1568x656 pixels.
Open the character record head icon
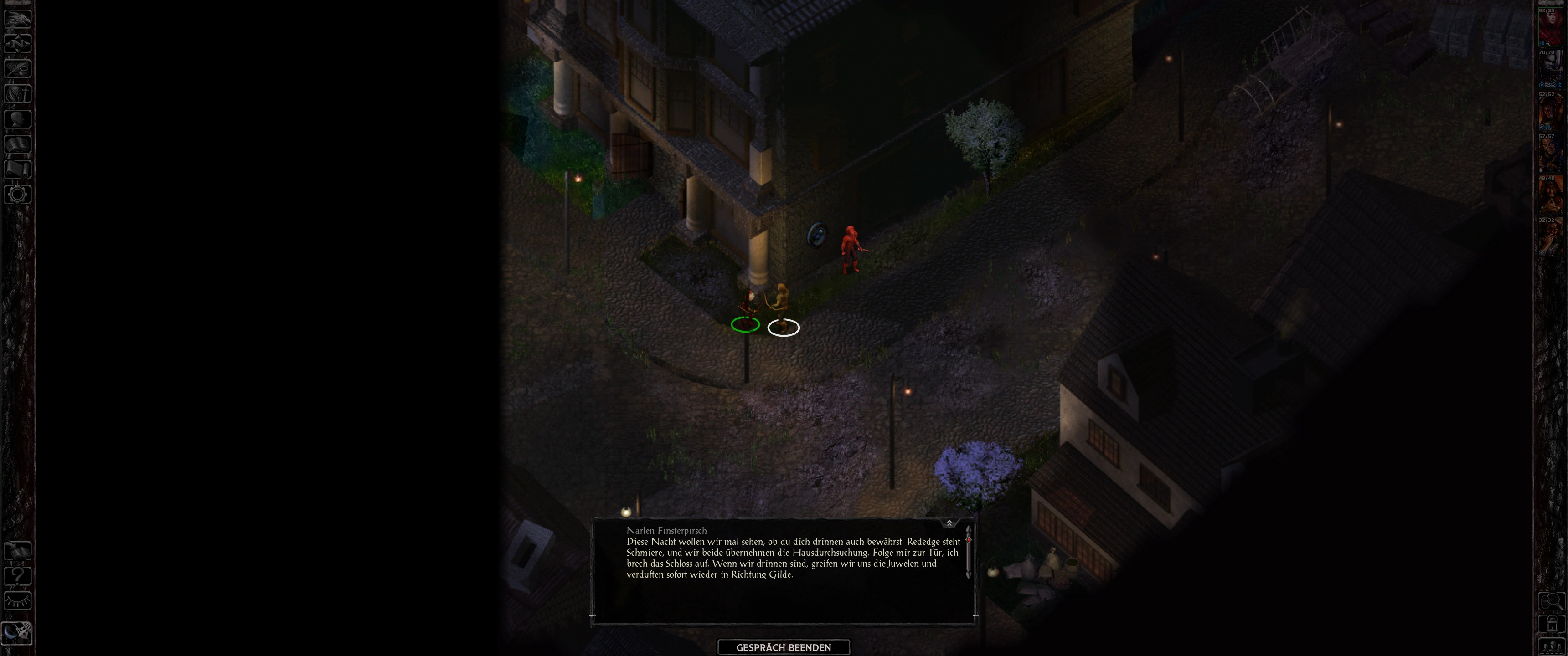[x=18, y=118]
